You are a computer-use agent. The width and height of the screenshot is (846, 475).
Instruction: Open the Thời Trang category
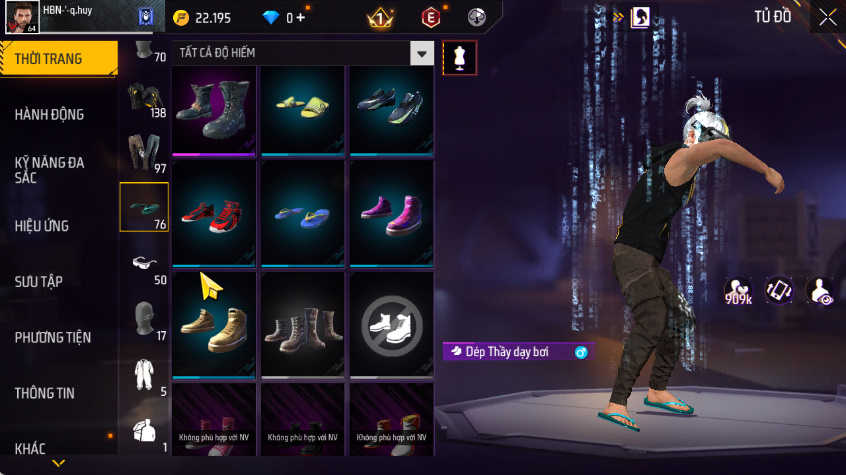coord(49,59)
